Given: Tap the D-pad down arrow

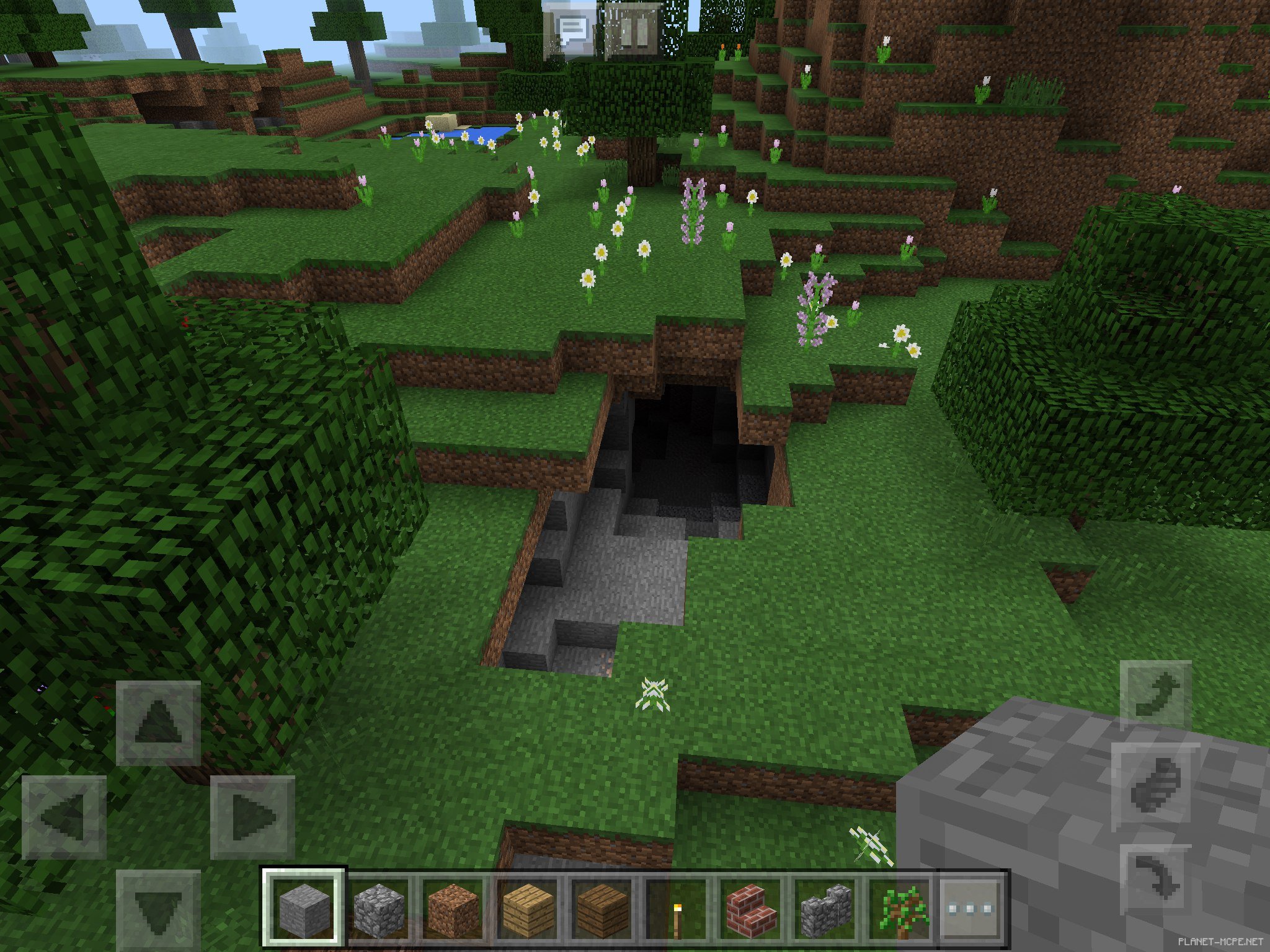Looking at the screenshot, I should (x=159, y=910).
